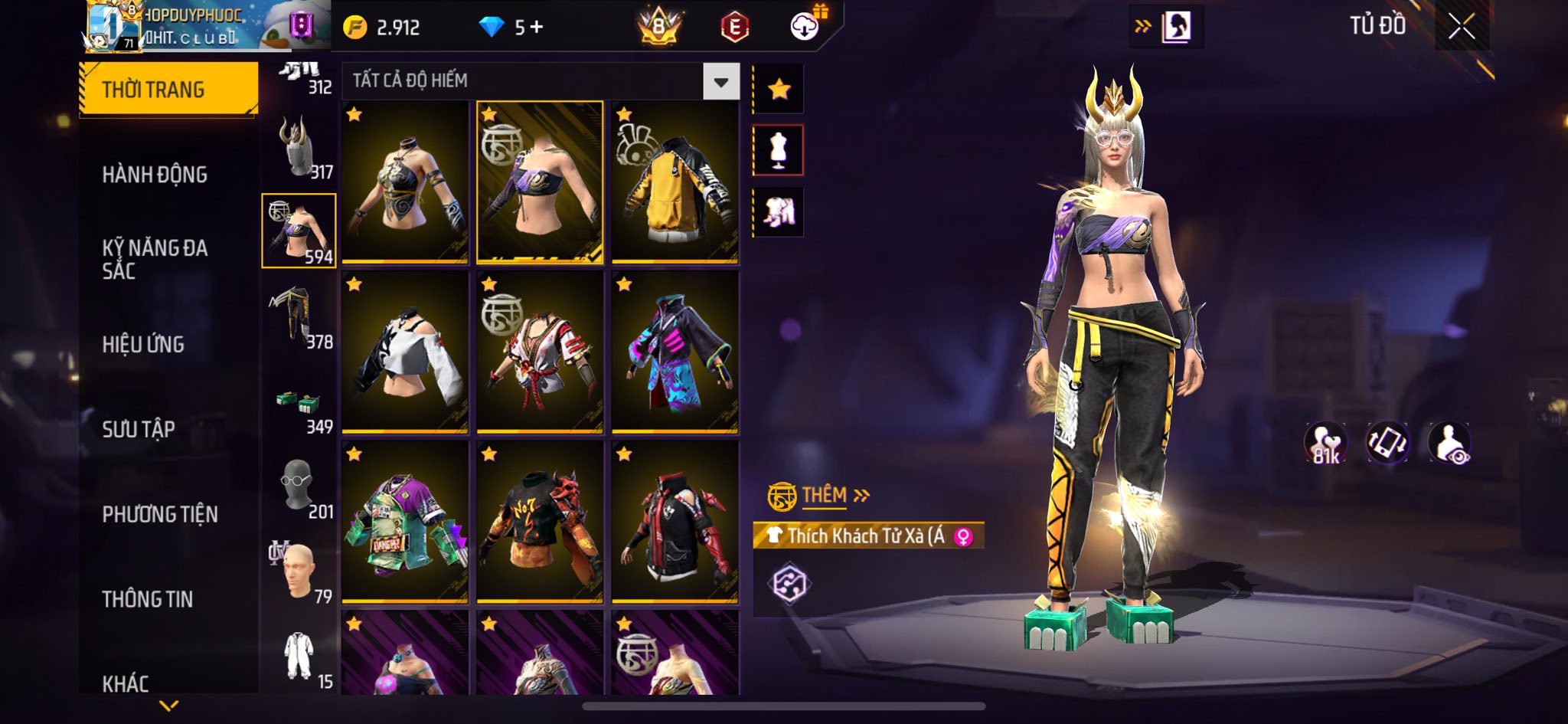Tap the 81k likes heart icon
1568x724 pixels.
pyautogui.click(x=1325, y=444)
